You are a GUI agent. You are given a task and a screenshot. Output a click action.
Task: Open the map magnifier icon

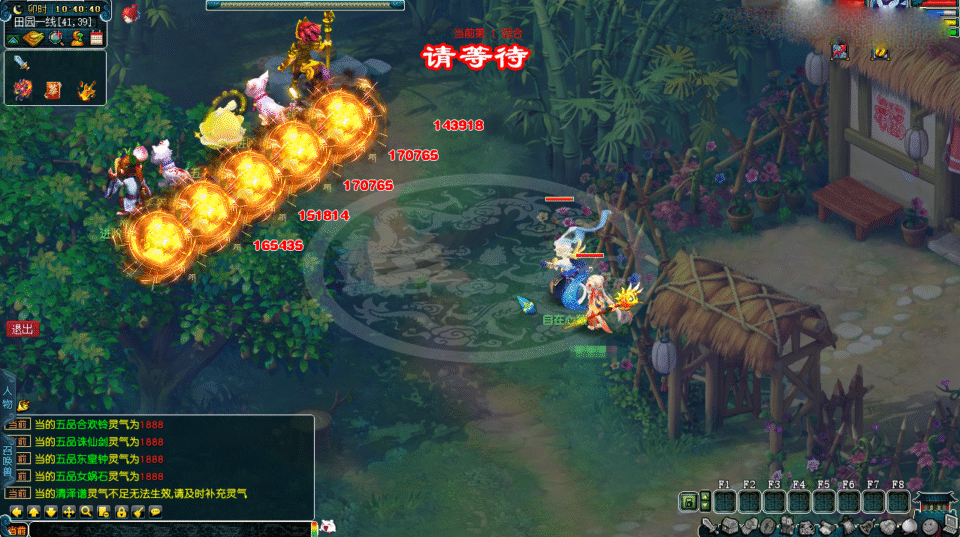tap(56, 38)
